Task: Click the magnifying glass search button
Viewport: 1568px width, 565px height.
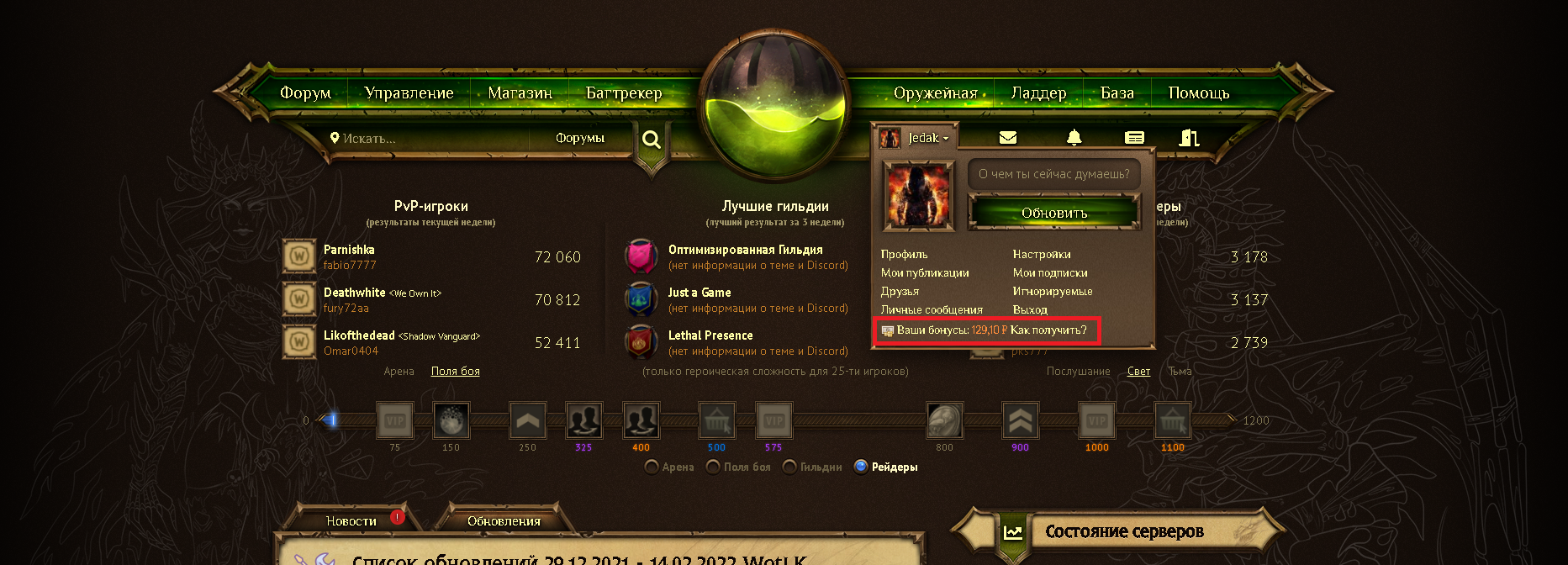Action: (652, 140)
